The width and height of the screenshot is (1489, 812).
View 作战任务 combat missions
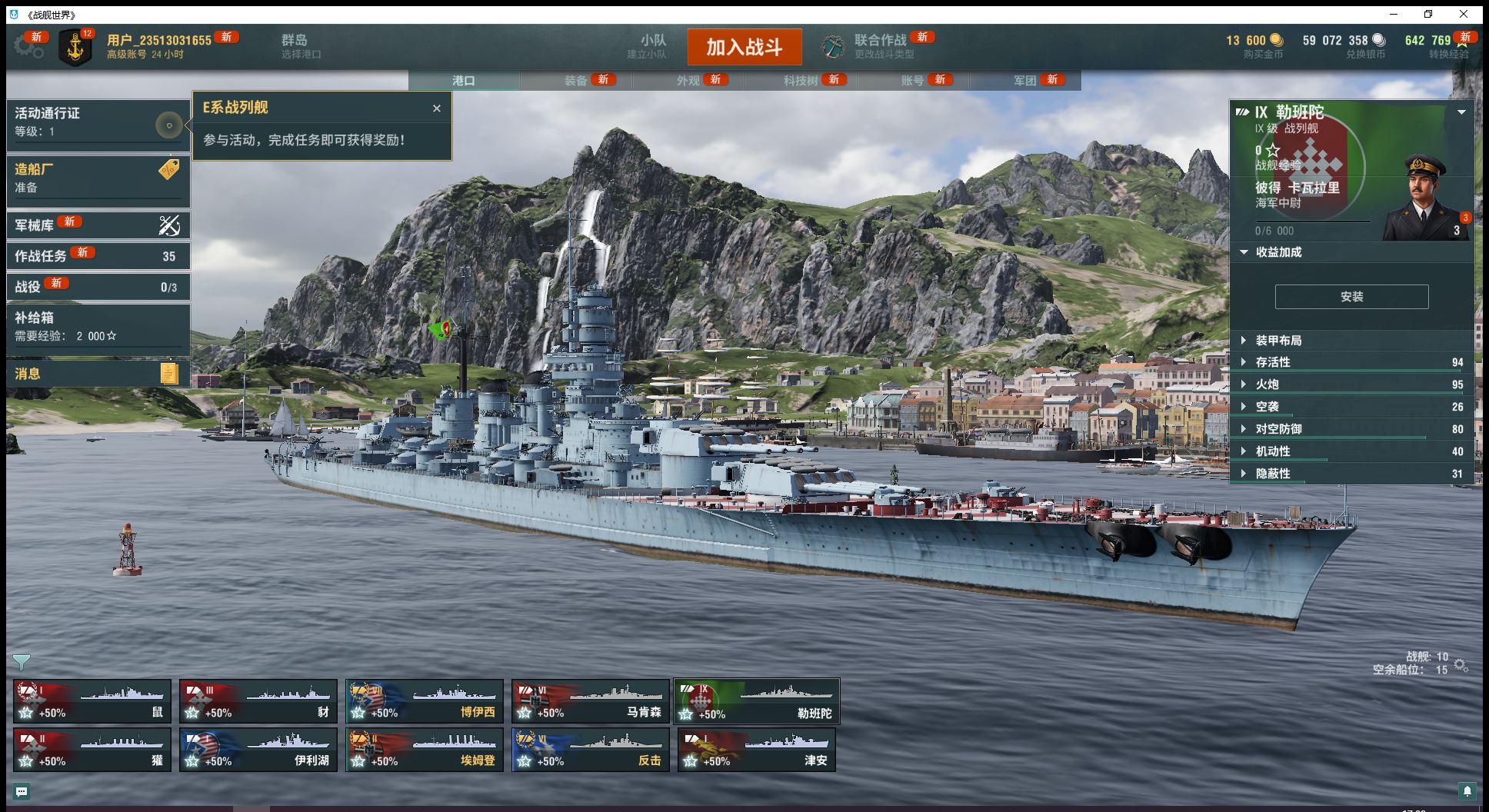pos(98,255)
